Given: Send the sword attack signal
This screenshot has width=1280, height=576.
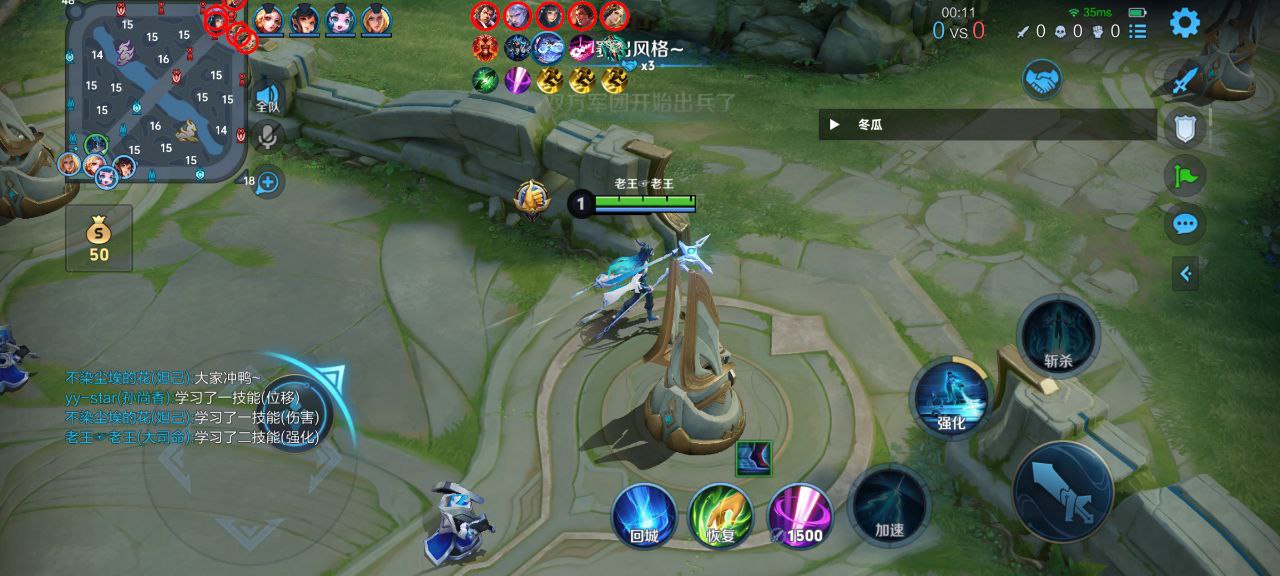Looking at the screenshot, I should pos(1185,79).
